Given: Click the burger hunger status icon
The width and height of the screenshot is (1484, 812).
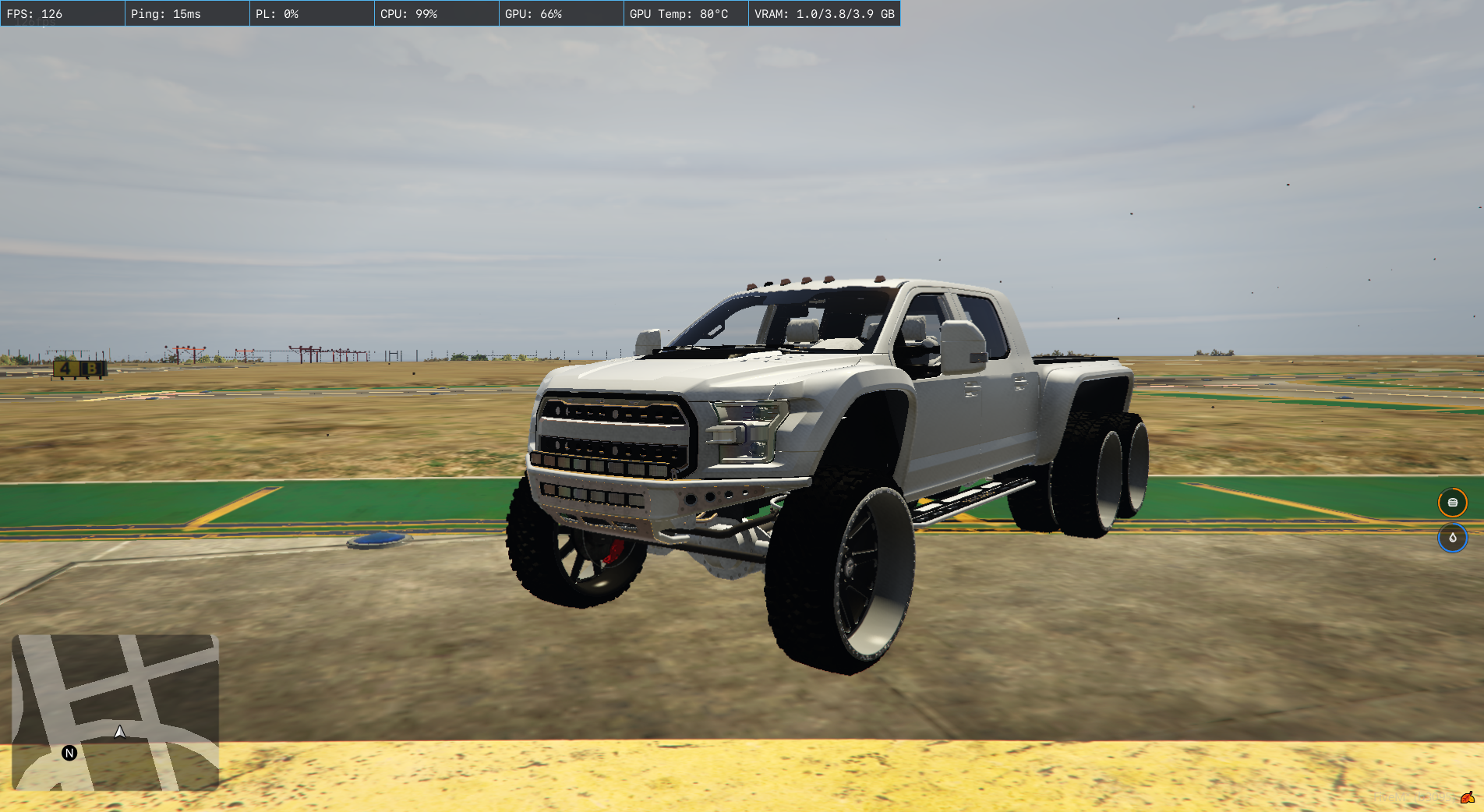Looking at the screenshot, I should coord(1452,503).
